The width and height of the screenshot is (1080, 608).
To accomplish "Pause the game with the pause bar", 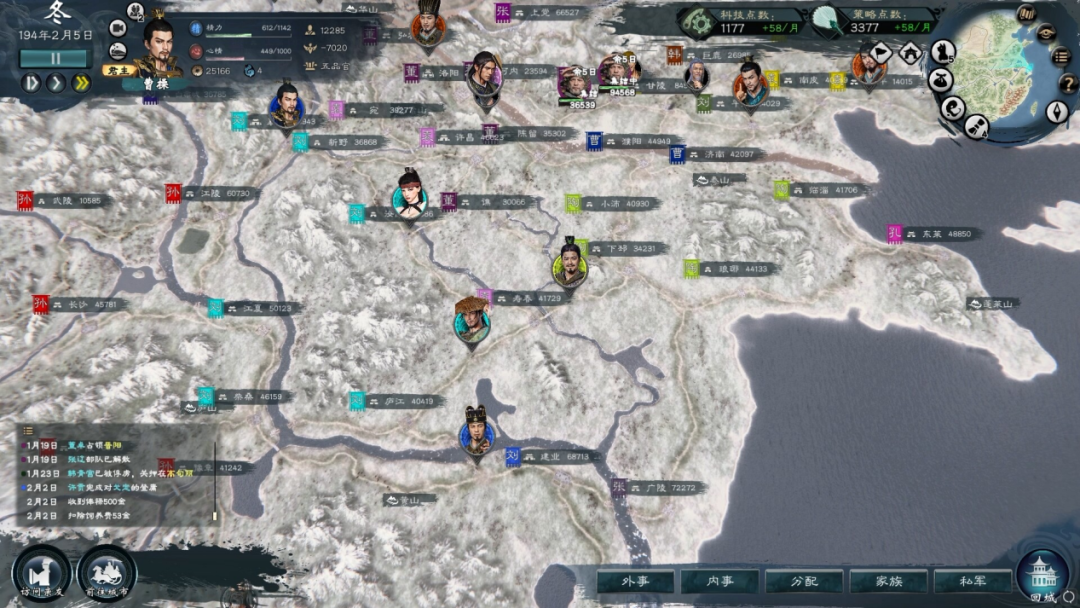I will point(55,58).
